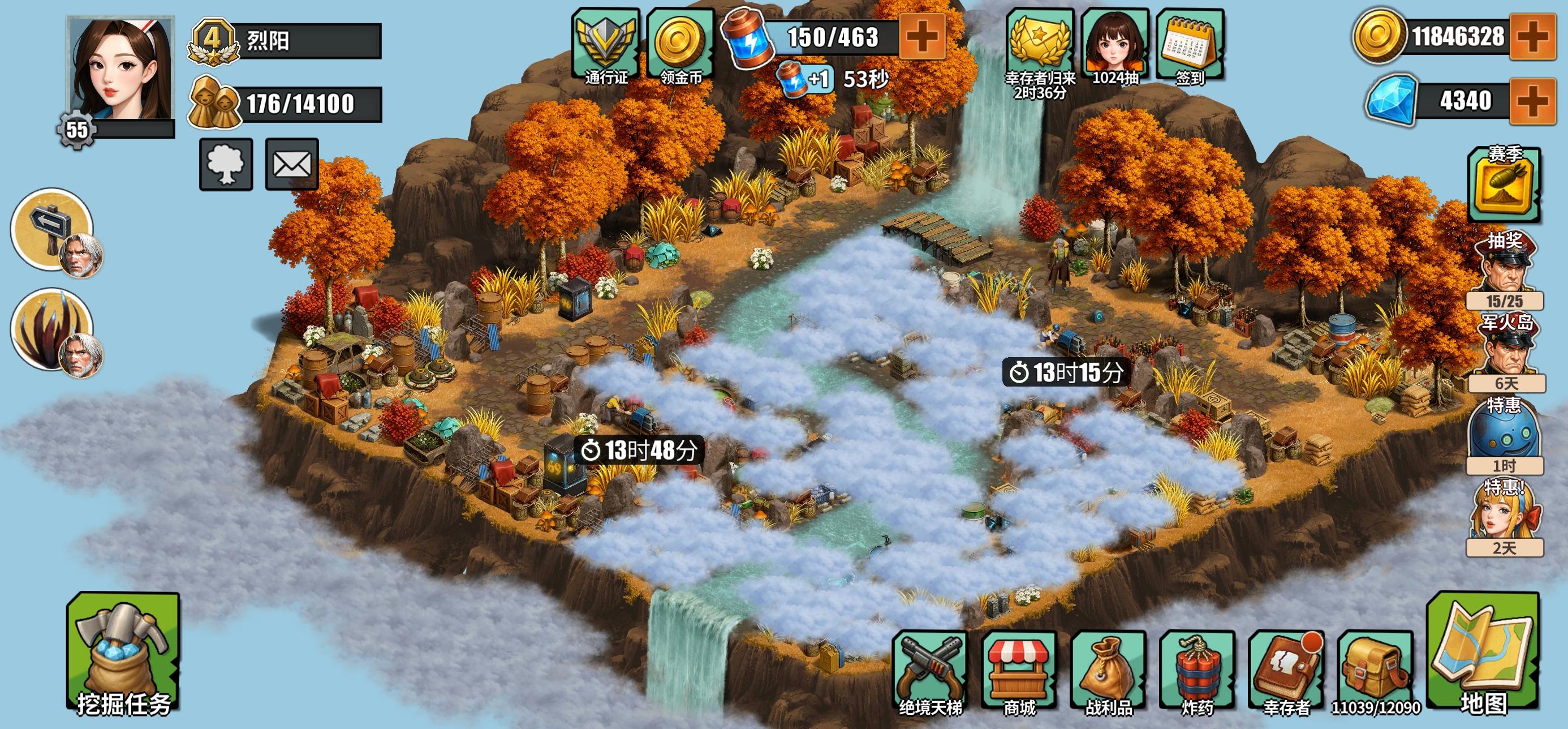Open the 幸存者 survivors book

1286,671
